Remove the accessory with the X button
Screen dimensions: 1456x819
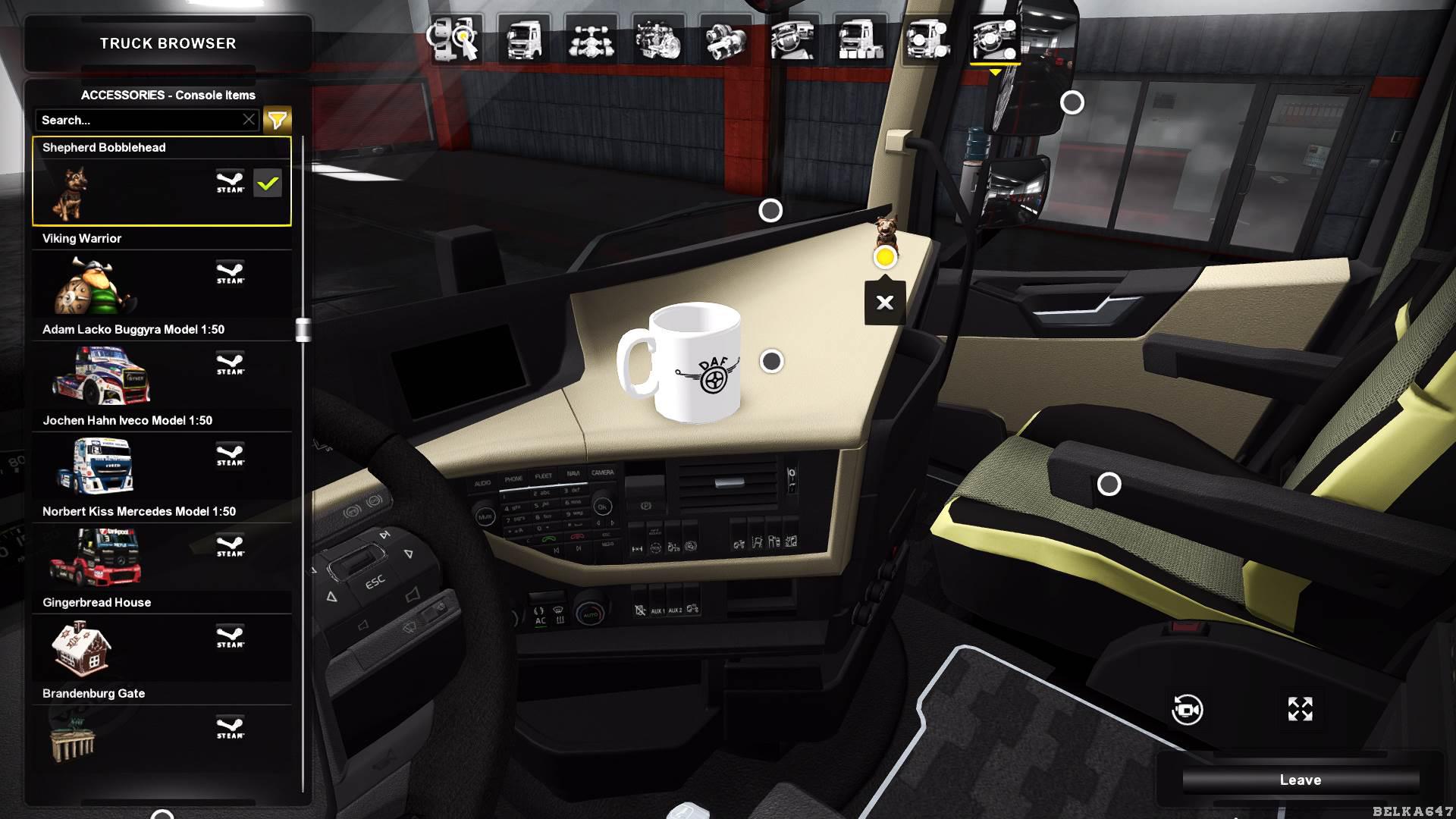(884, 303)
